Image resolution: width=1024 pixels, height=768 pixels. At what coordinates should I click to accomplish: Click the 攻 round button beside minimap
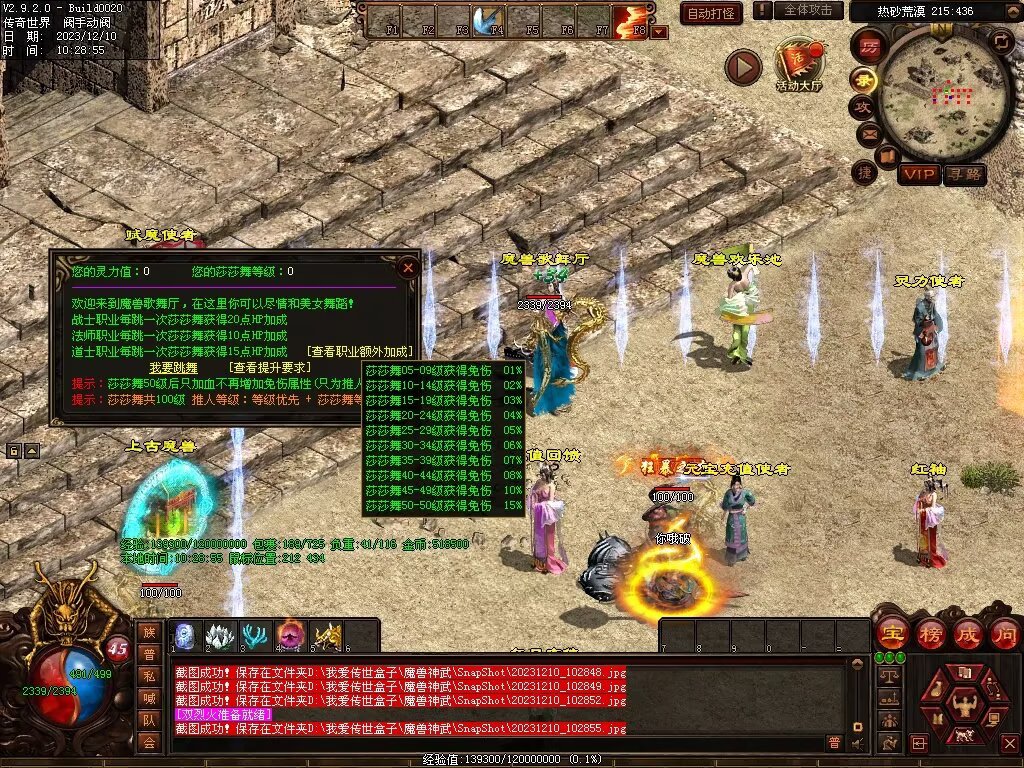tap(861, 105)
